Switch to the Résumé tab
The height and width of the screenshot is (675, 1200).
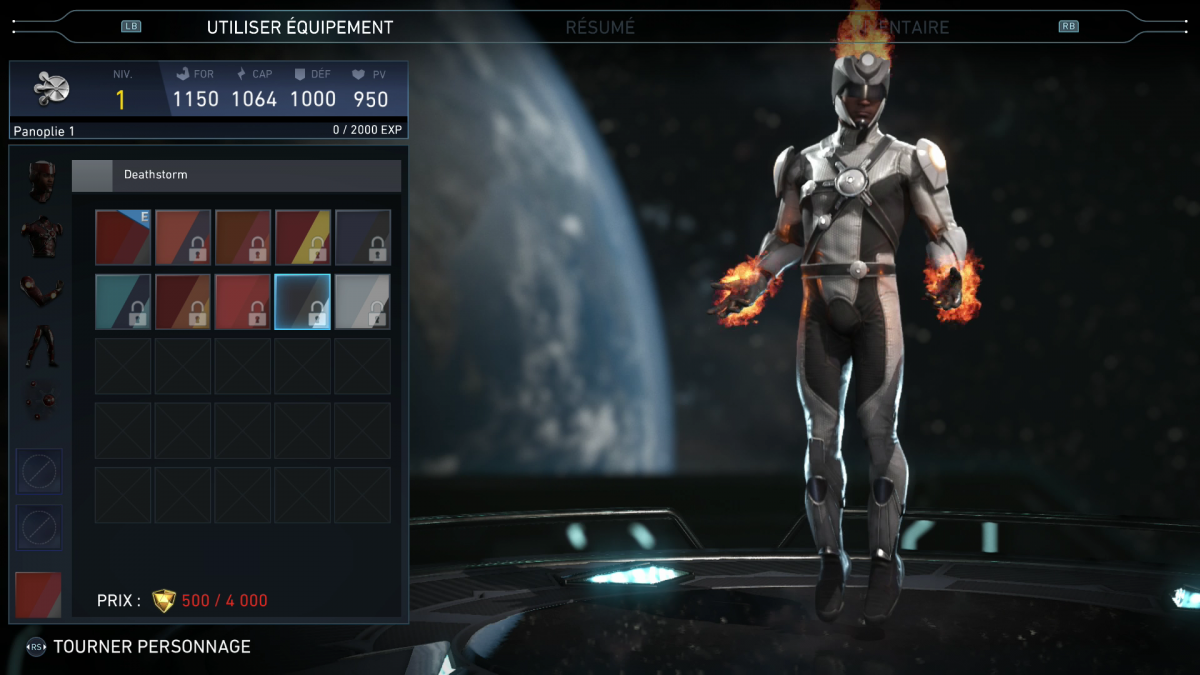pos(600,28)
